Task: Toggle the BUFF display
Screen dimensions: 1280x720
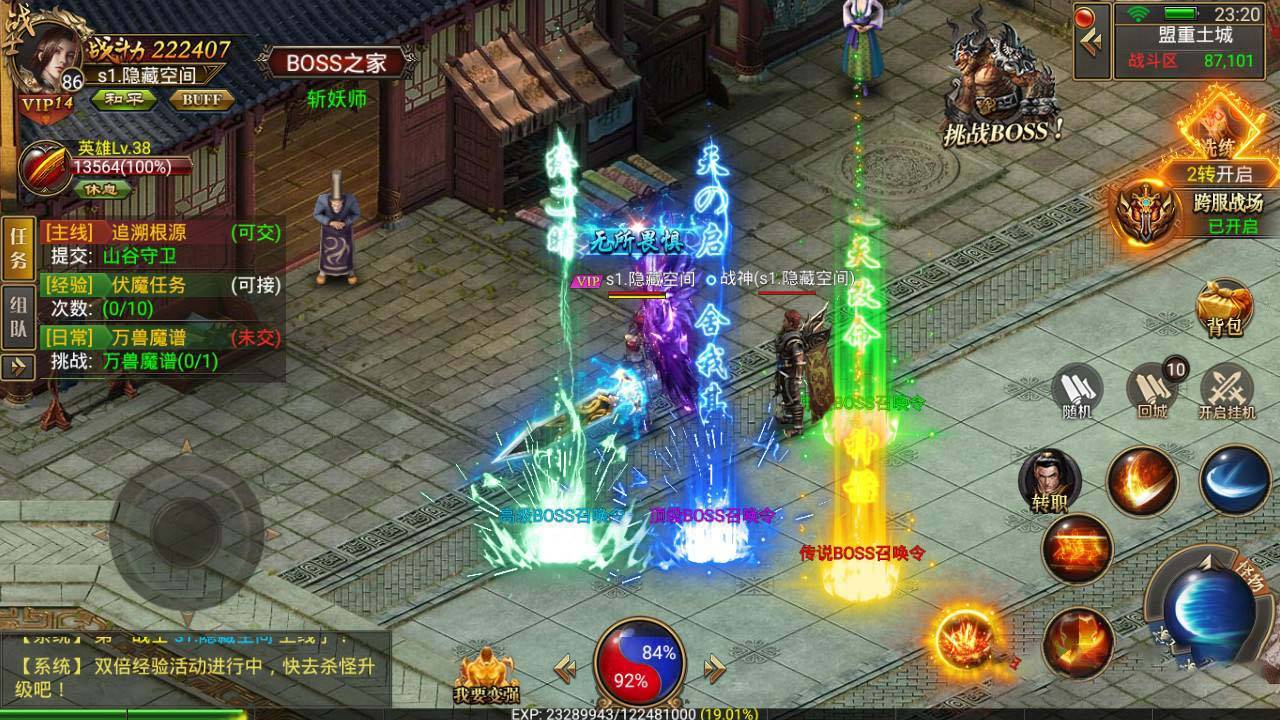Action: tap(202, 99)
